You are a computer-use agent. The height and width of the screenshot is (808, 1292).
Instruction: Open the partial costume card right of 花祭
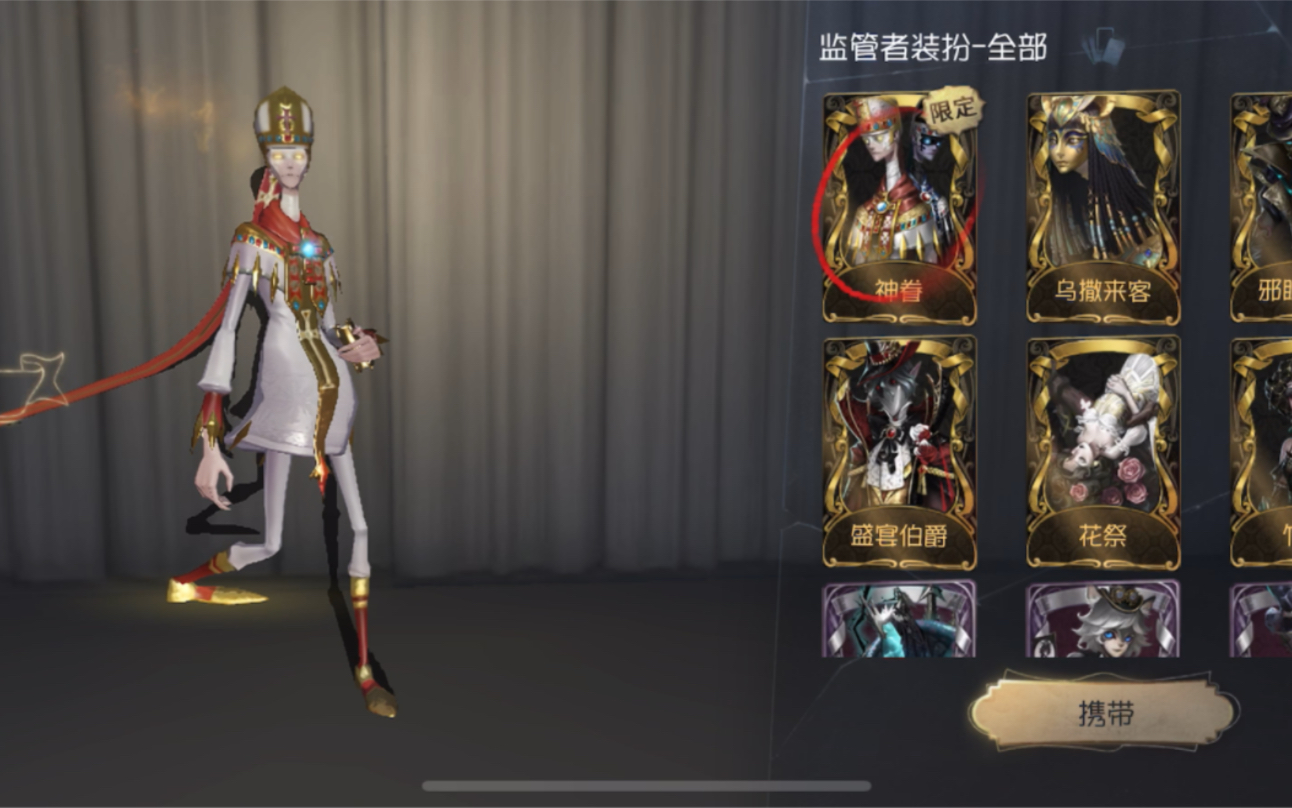point(1262,440)
